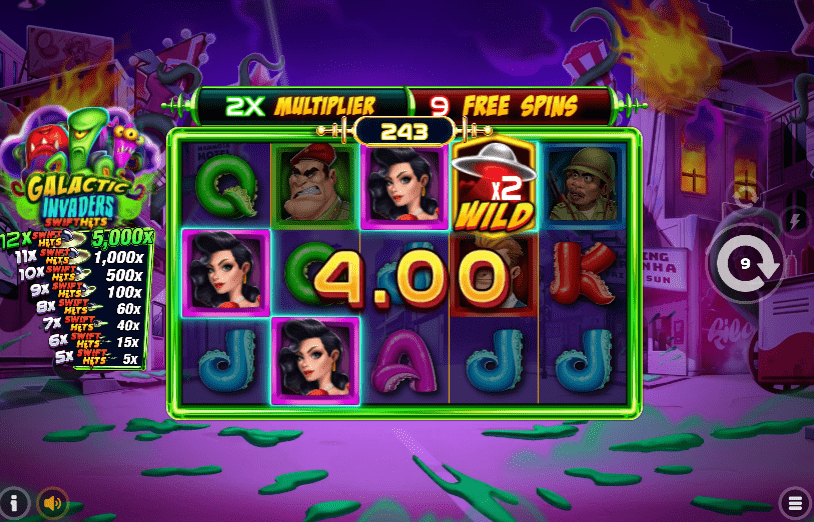Open the game info button

(x=14, y=501)
